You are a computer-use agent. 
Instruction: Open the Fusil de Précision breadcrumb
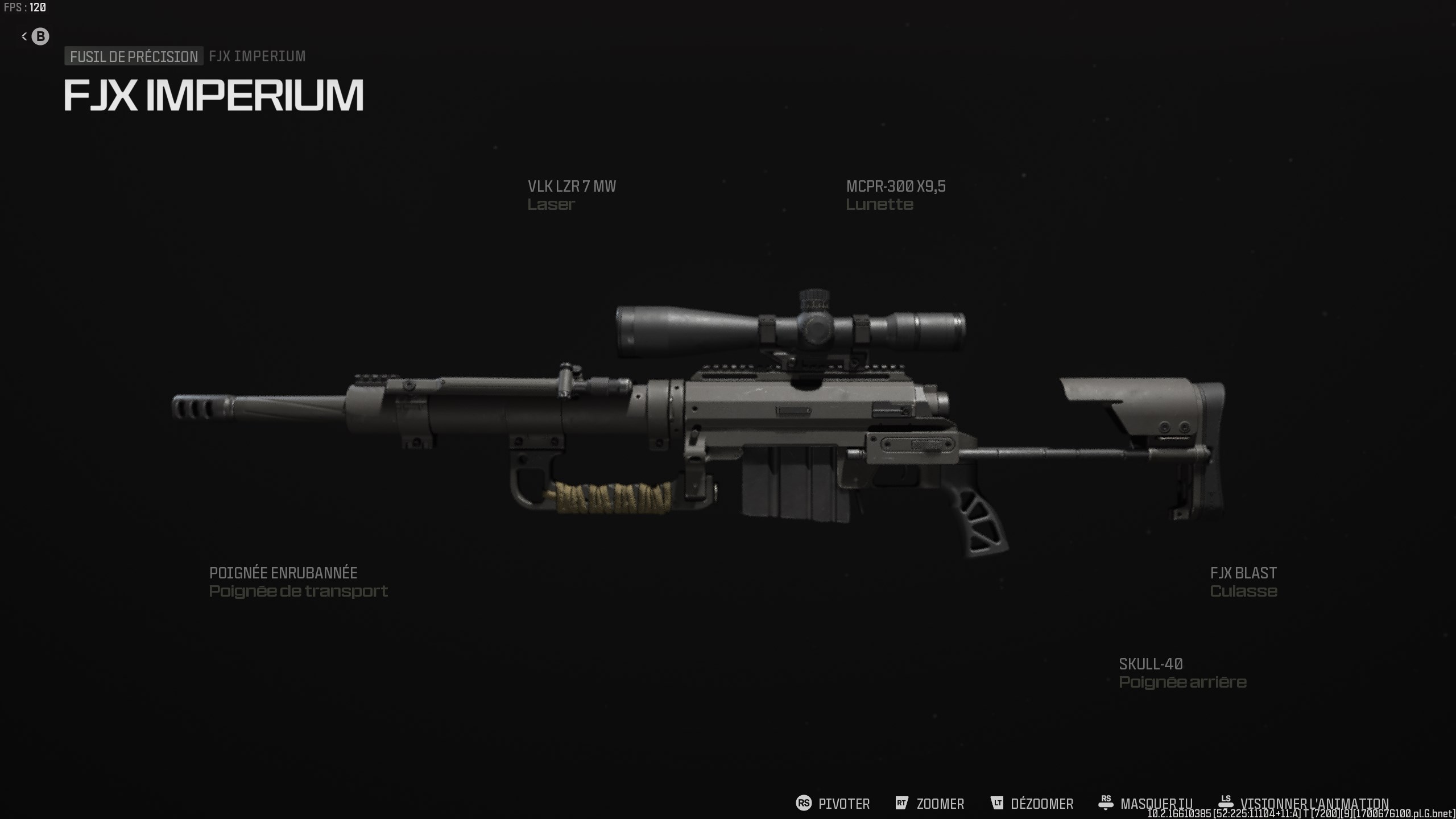[x=134, y=56]
